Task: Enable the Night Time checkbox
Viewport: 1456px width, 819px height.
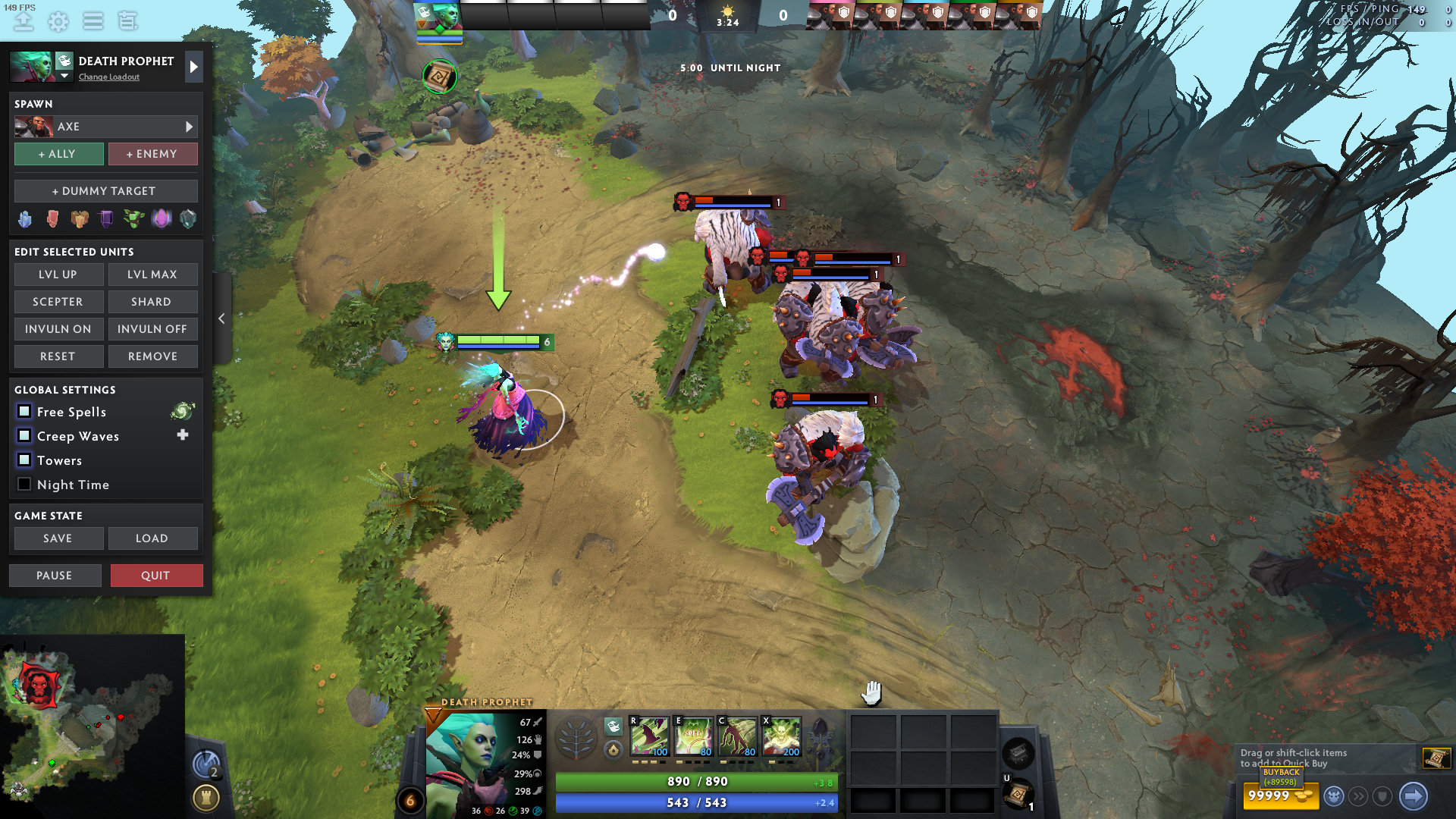Action: click(24, 485)
